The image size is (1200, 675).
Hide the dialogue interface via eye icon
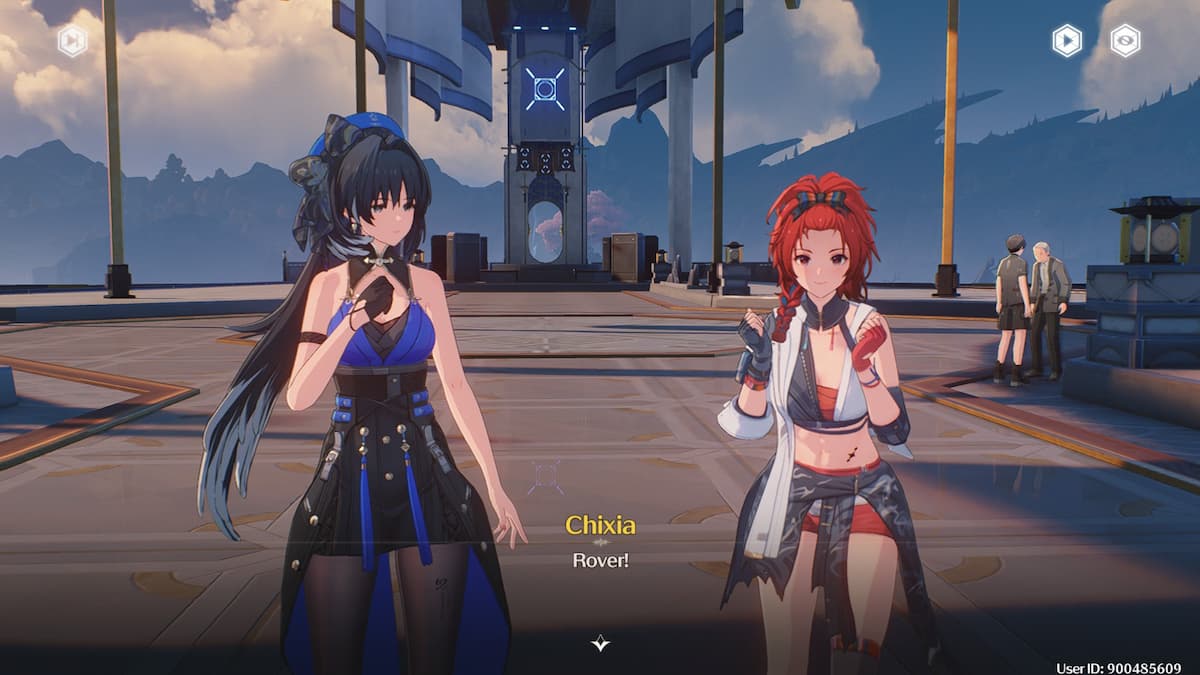pos(1125,41)
